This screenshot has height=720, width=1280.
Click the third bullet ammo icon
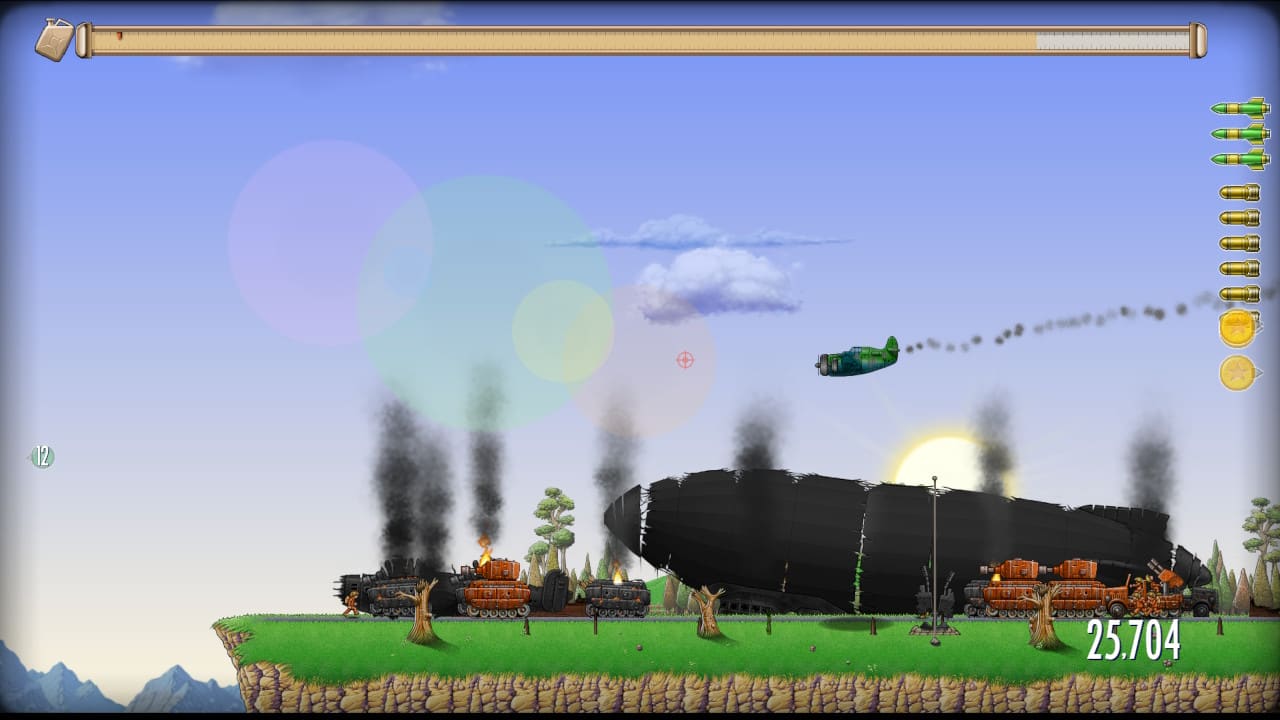1237,240
